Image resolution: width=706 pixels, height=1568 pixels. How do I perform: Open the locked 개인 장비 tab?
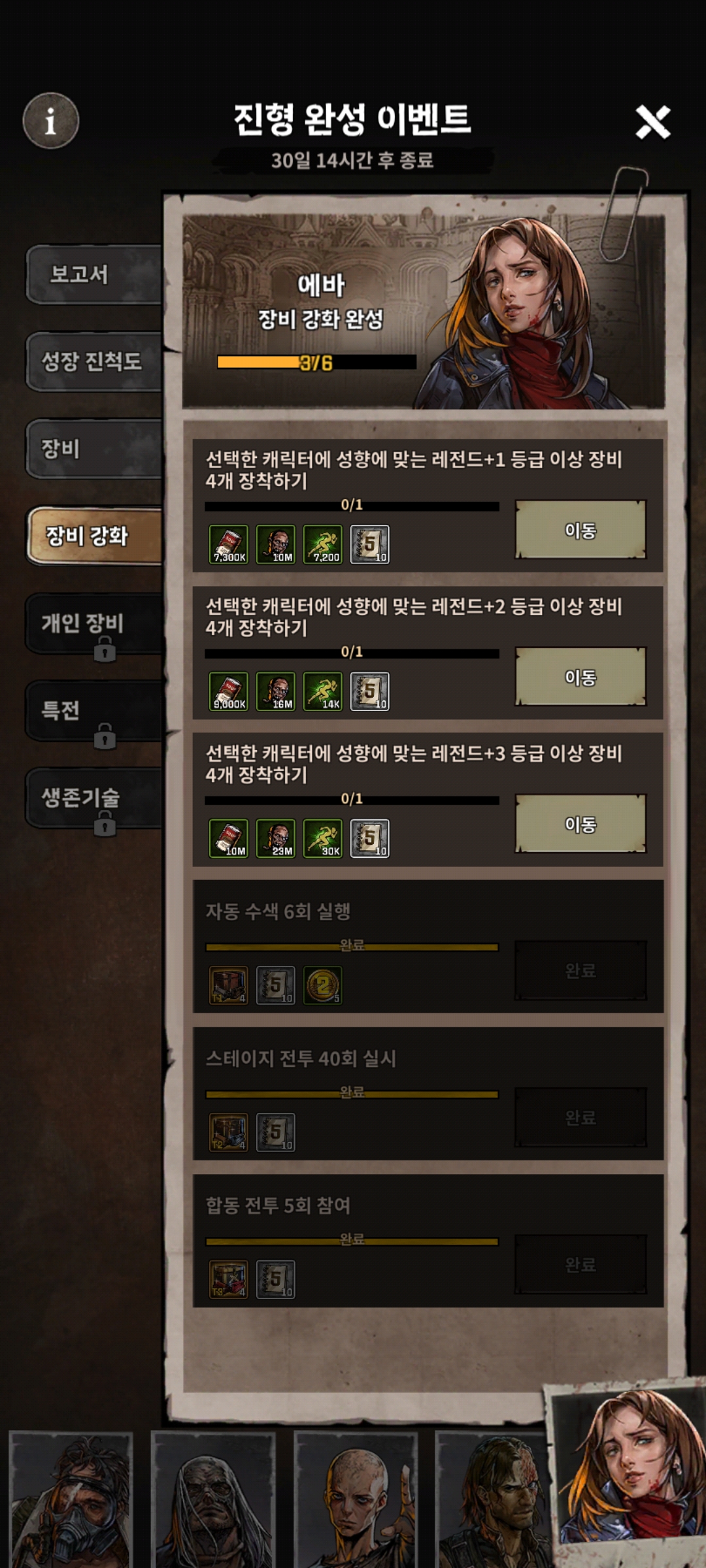coord(93,624)
